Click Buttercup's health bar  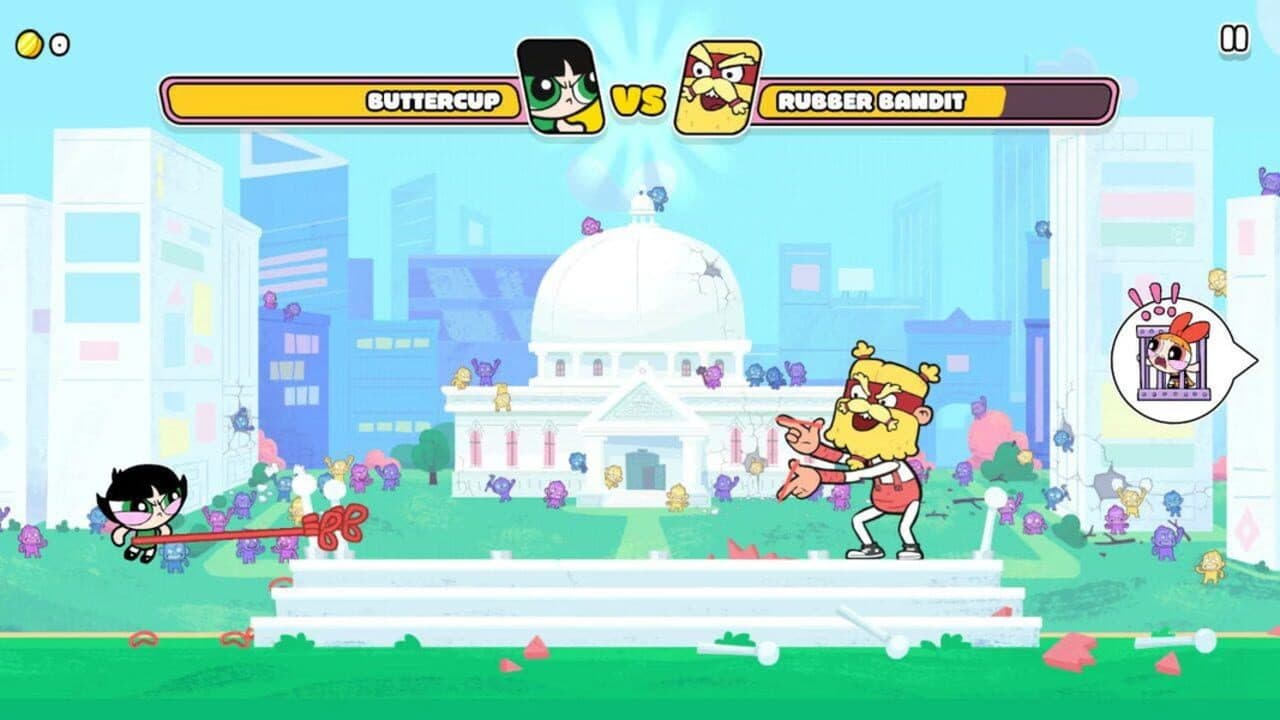pos(280,100)
